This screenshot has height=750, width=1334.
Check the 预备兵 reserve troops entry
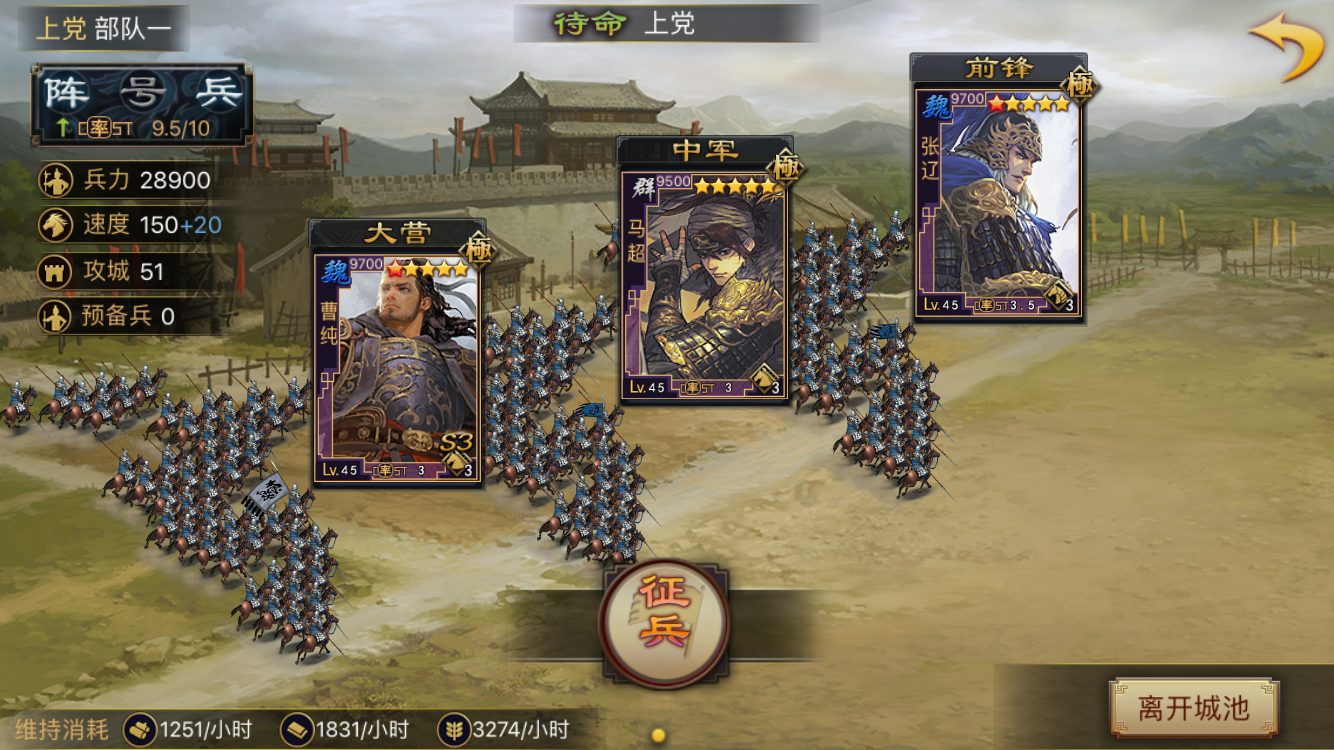click(109, 316)
